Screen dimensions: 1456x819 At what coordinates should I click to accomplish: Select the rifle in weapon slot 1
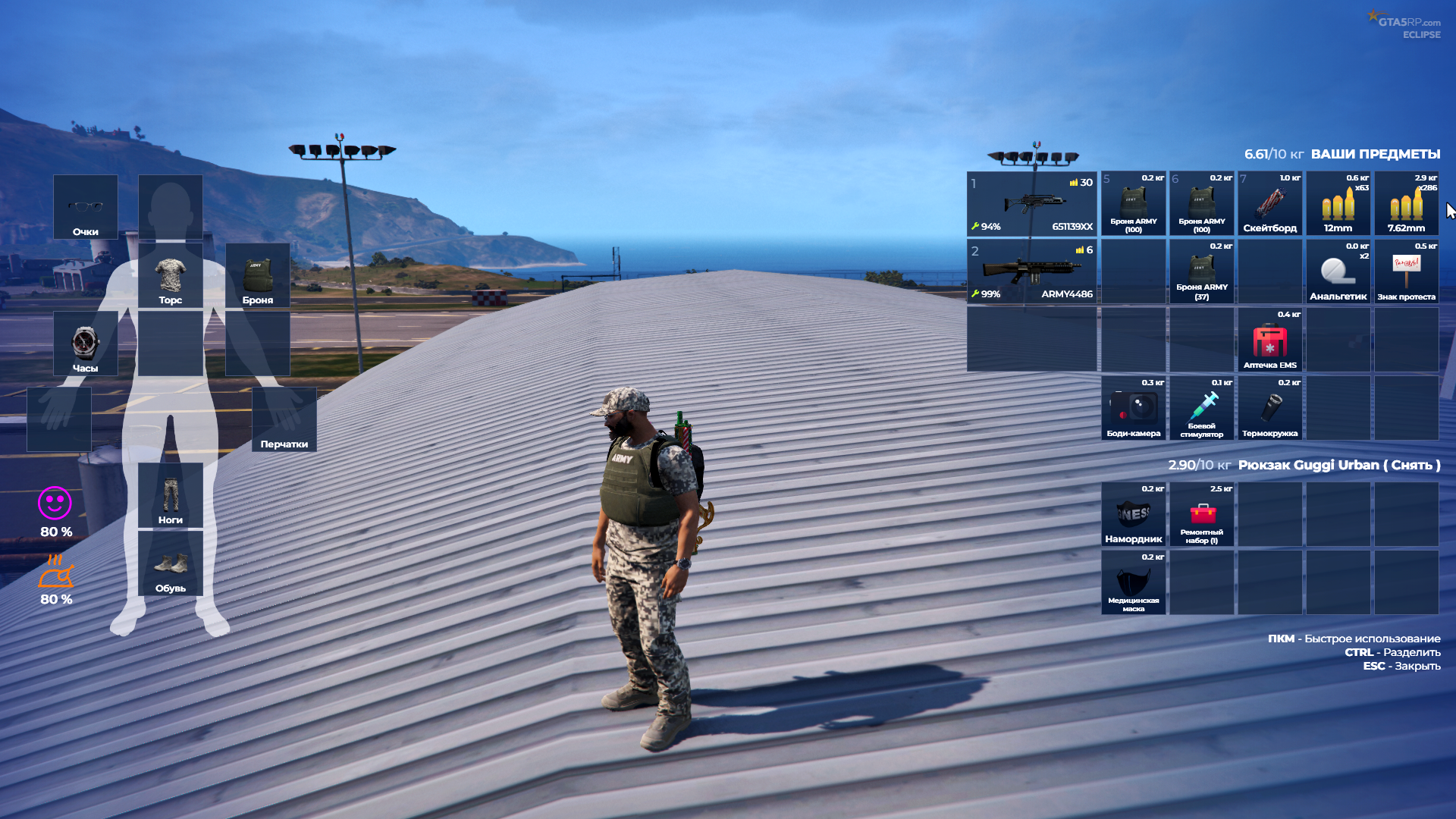[1031, 204]
